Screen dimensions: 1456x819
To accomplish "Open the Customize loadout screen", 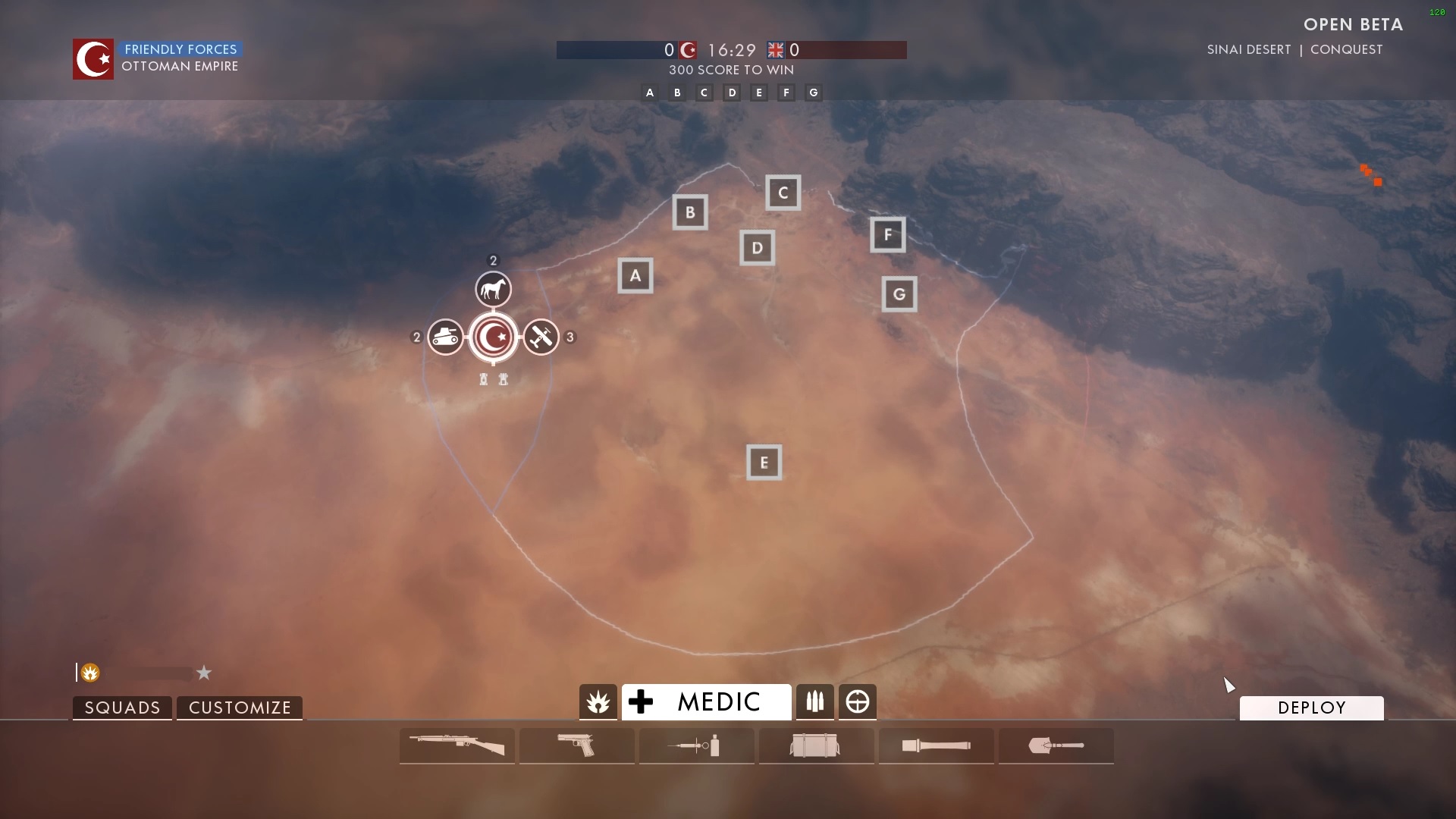I will [x=240, y=708].
